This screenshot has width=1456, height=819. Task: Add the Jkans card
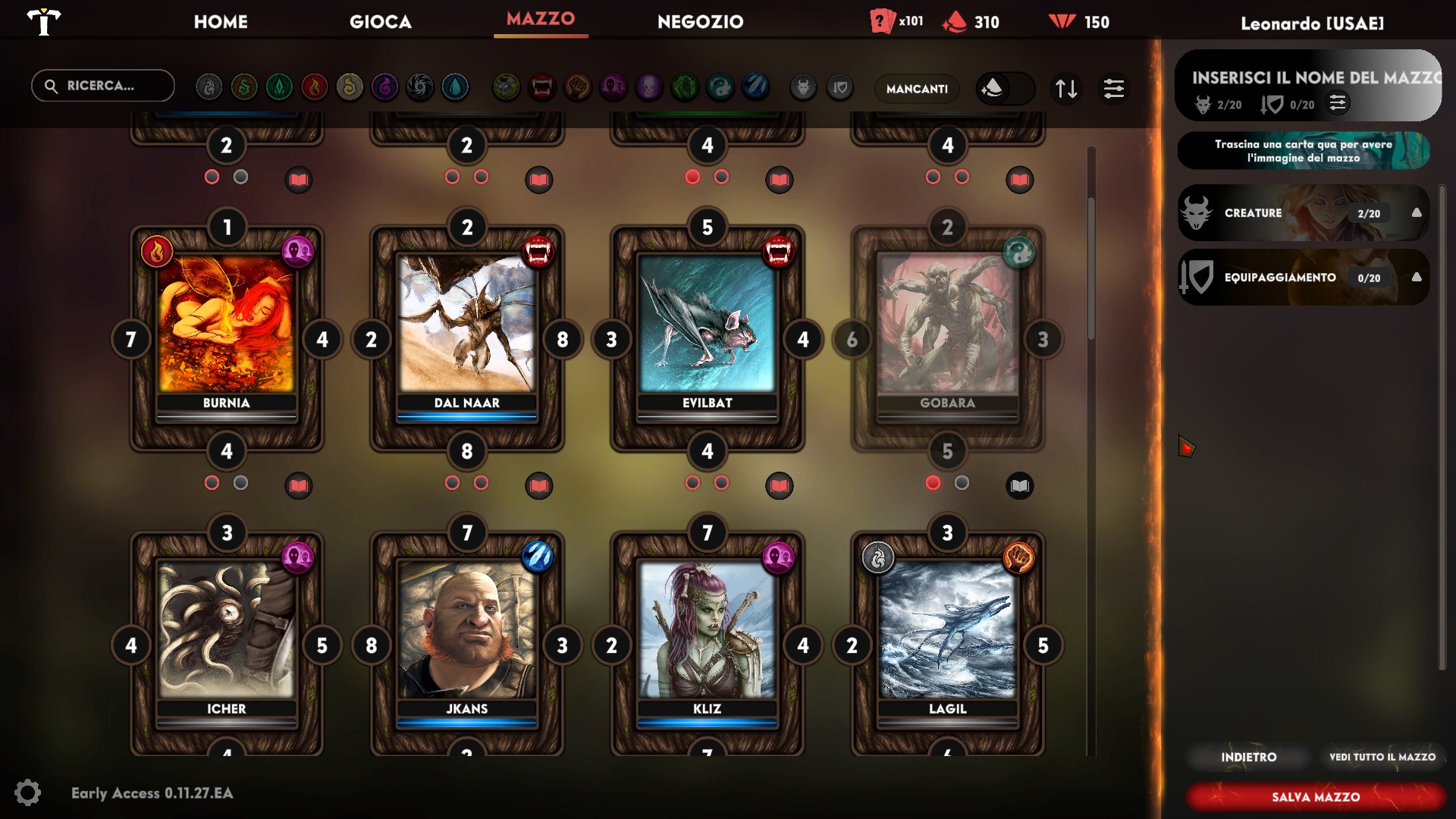pyautogui.click(x=466, y=632)
